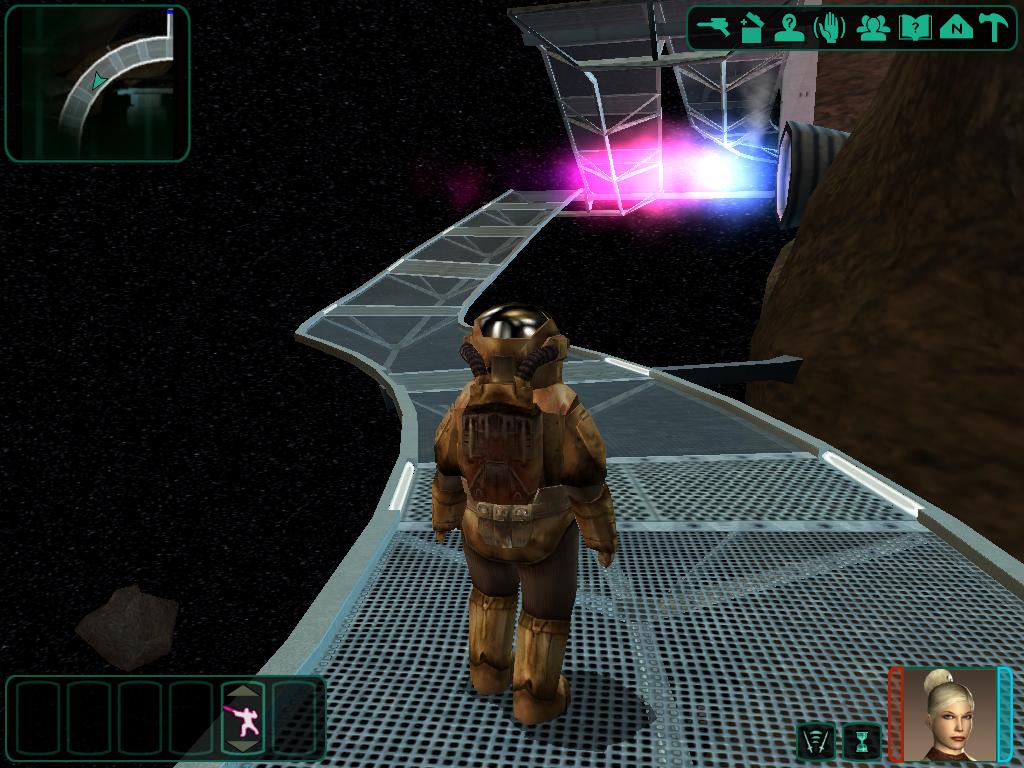This screenshot has height=768, width=1024.
Task: Pause the game with the hourglass icon
Action: [861, 741]
